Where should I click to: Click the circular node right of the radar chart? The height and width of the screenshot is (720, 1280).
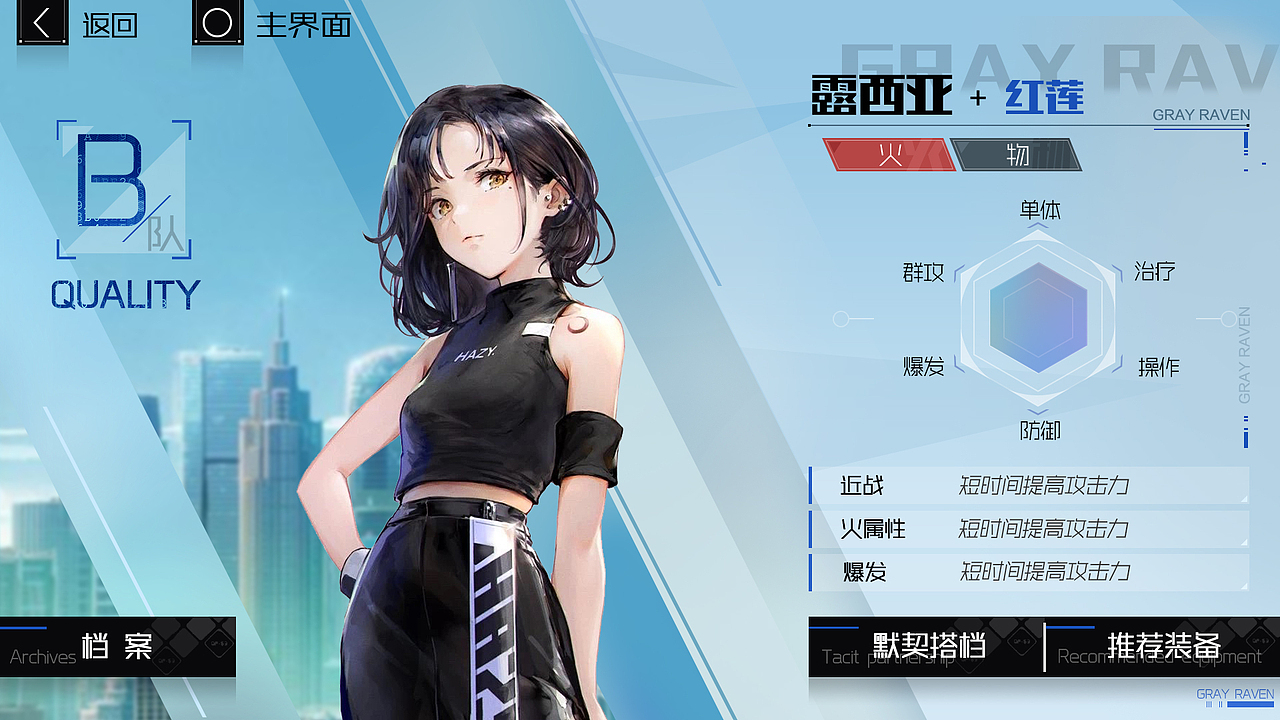tap(1228, 319)
